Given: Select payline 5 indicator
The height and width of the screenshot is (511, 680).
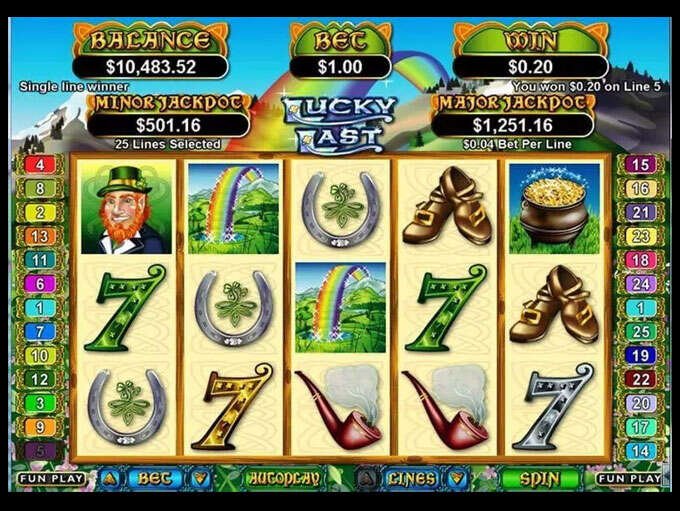Looking at the screenshot, I should tap(39, 450).
